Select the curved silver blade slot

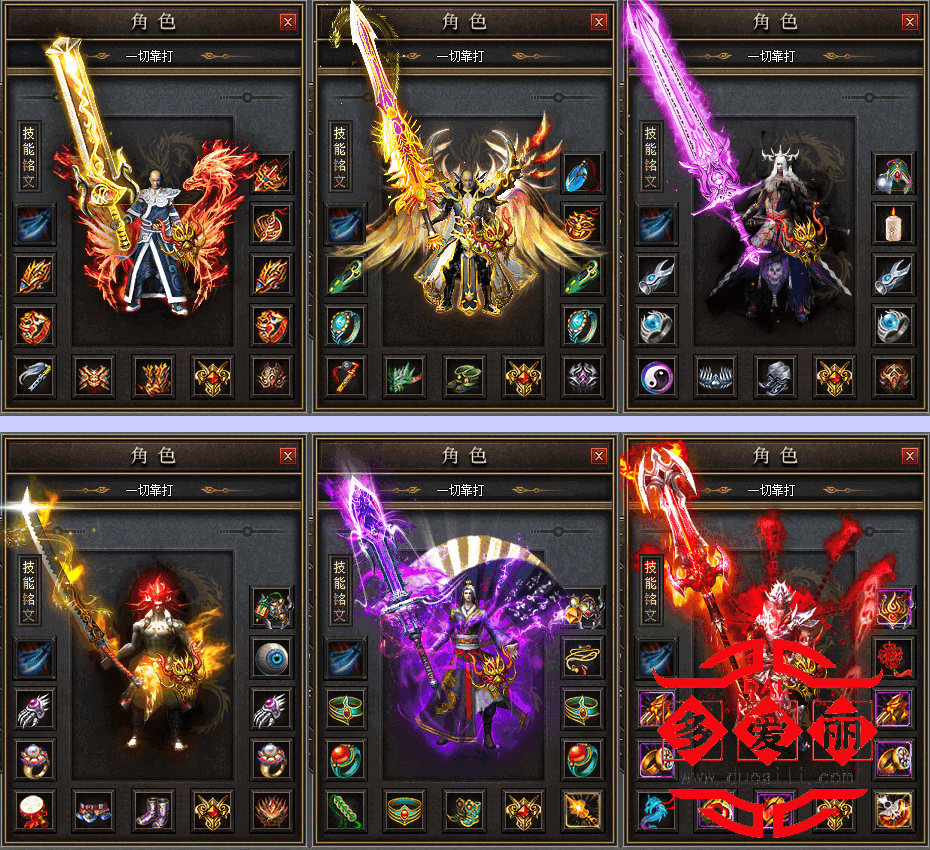tap(35, 376)
